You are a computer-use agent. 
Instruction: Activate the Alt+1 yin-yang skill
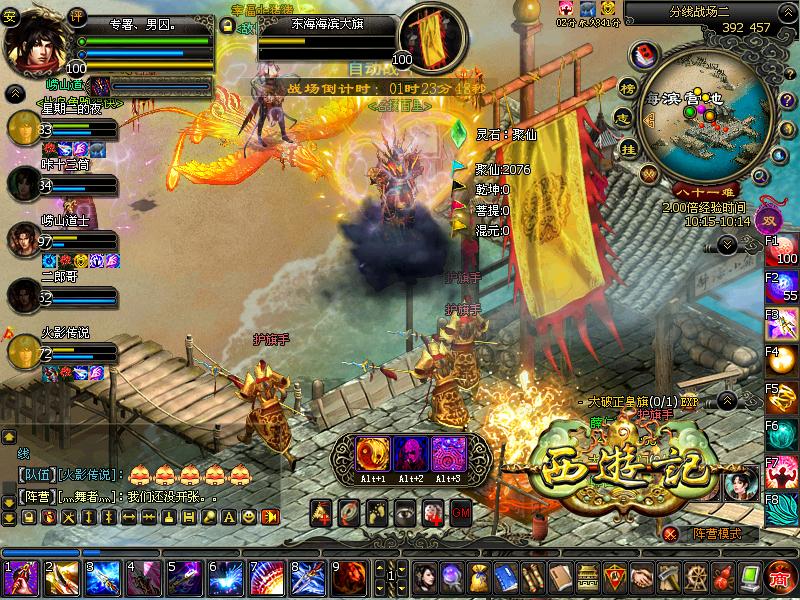coord(373,455)
